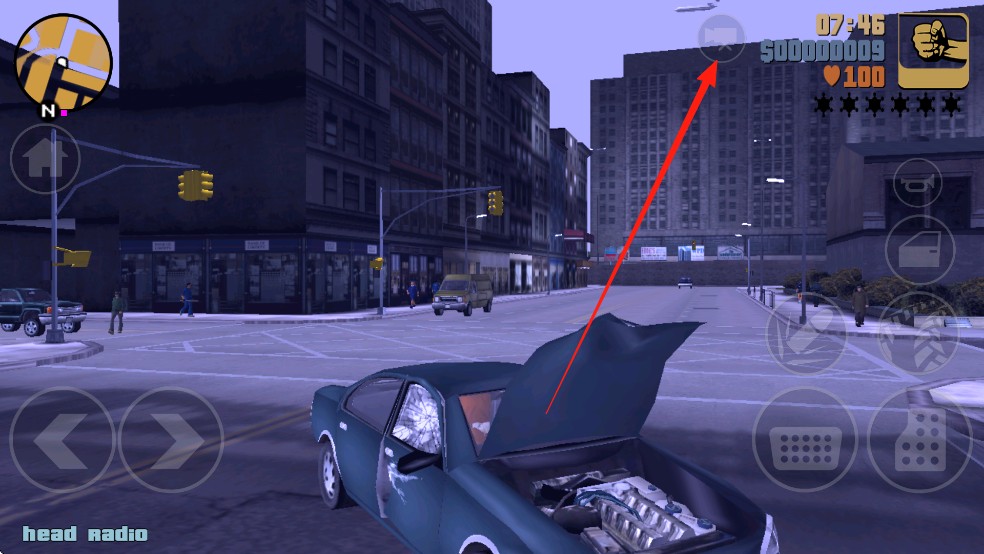Tap the handbrake button
The width and height of the screenshot is (984, 554).
pos(806,334)
